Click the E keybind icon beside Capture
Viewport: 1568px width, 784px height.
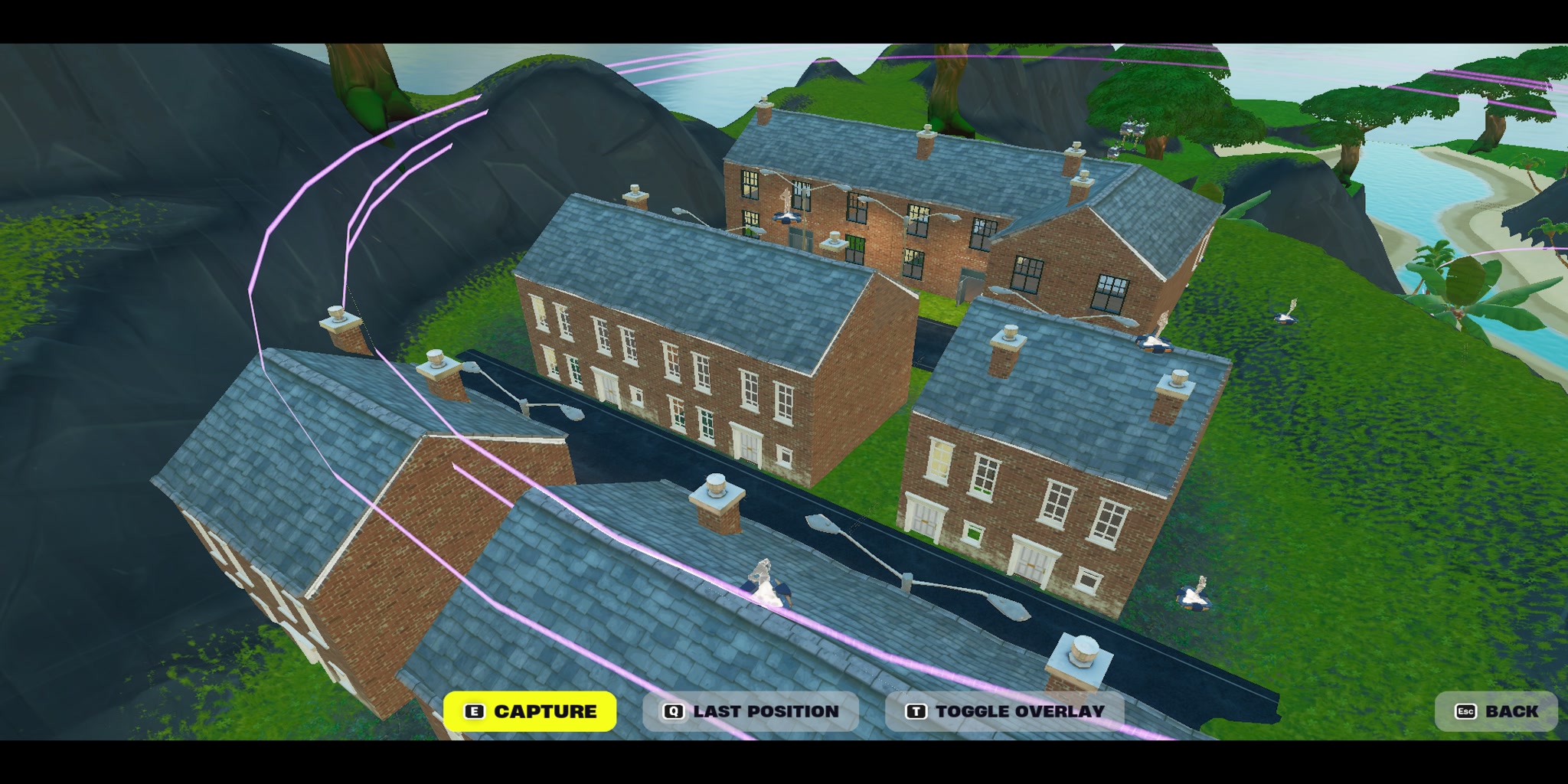point(475,710)
